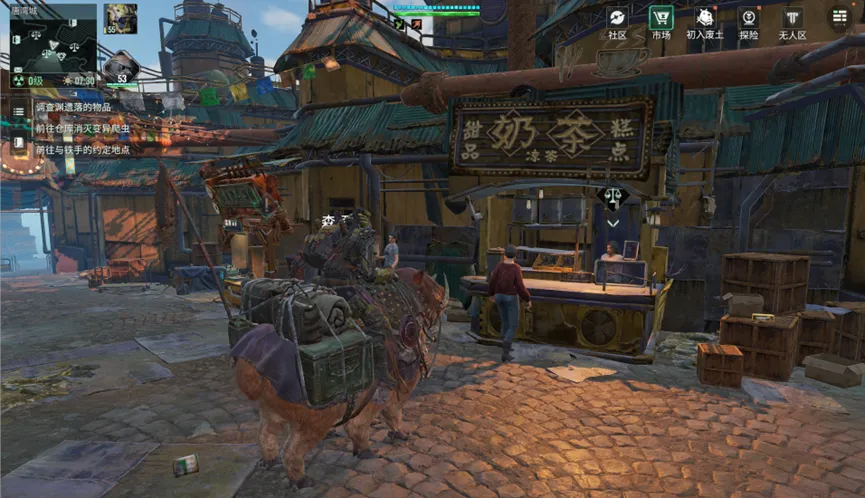Screen dimensions: 865x498
Task: Select the player avatar portrait level 55
Action: pos(123,18)
